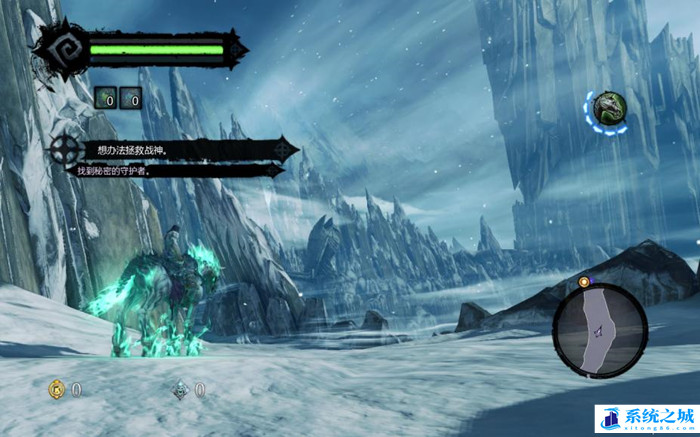
Task: Select the gold coin currency icon
Action: (x=57, y=389)
